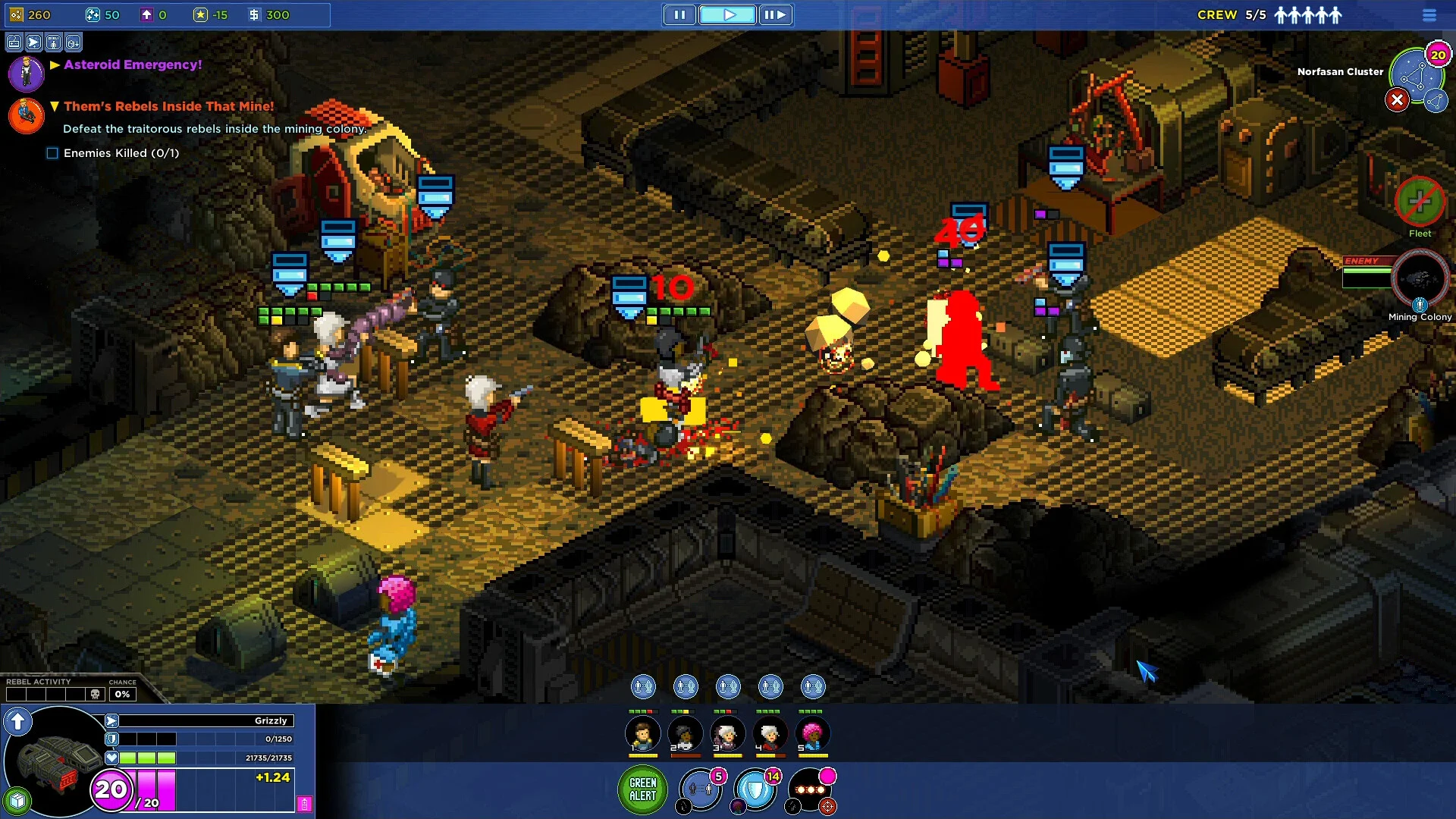
Task: Click the ship upgrade arrow button
Action: 17,721
